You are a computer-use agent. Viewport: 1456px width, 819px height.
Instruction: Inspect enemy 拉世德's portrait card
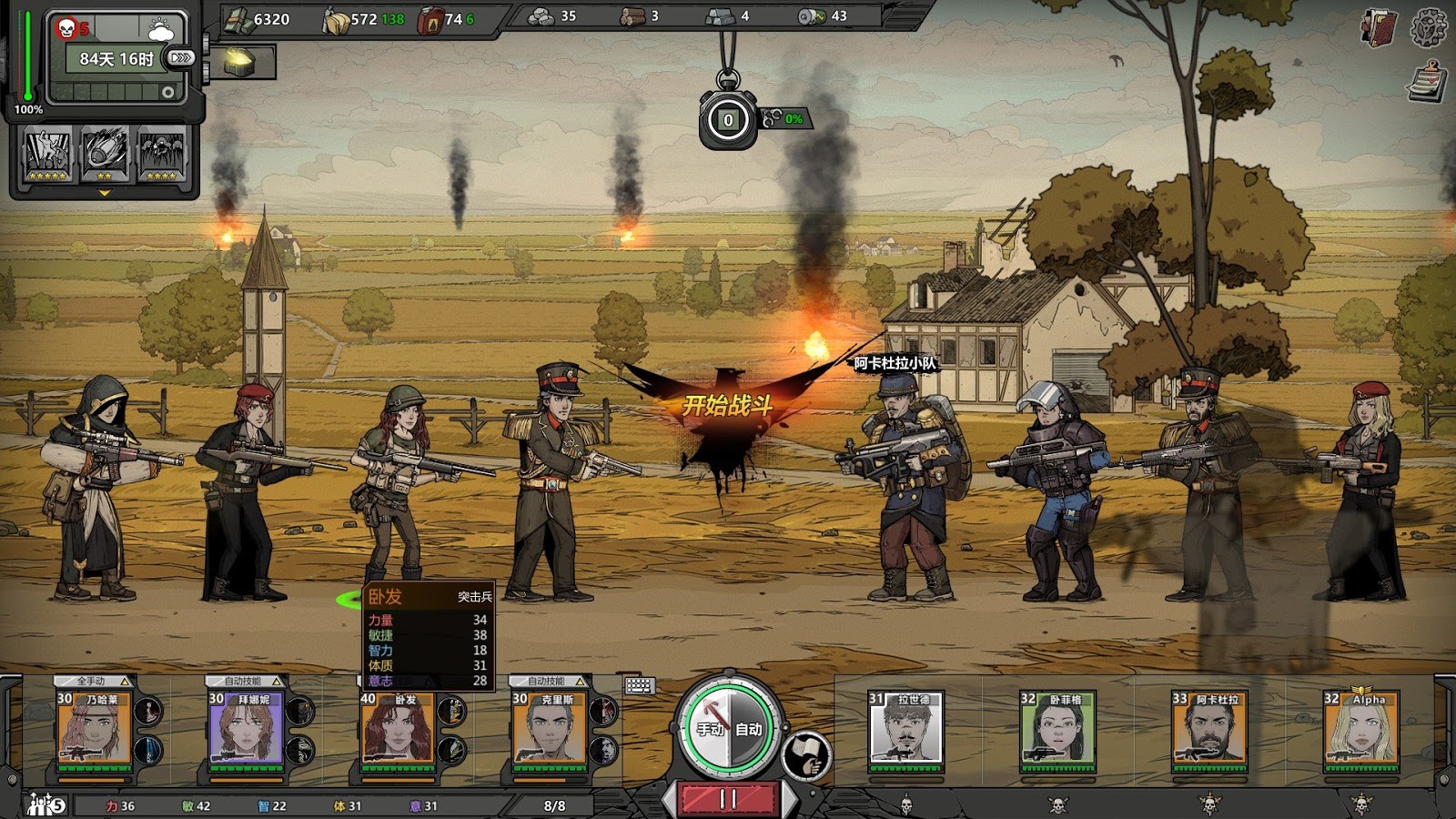click(905, 728)
